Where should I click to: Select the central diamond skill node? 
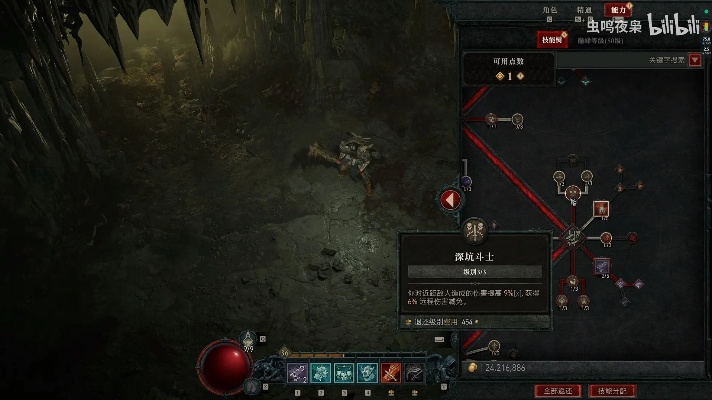tap(573, 237)
